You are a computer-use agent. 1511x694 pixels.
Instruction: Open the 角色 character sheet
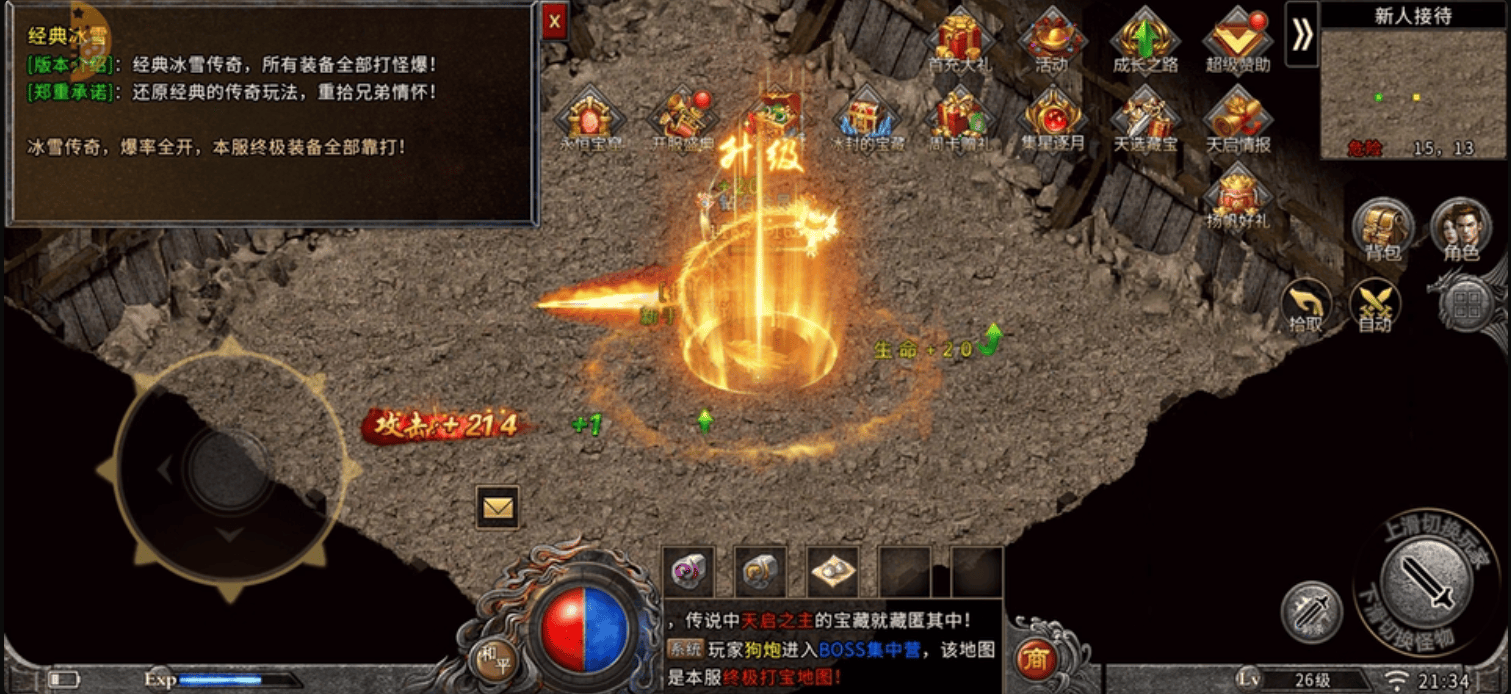(1461, 228)
